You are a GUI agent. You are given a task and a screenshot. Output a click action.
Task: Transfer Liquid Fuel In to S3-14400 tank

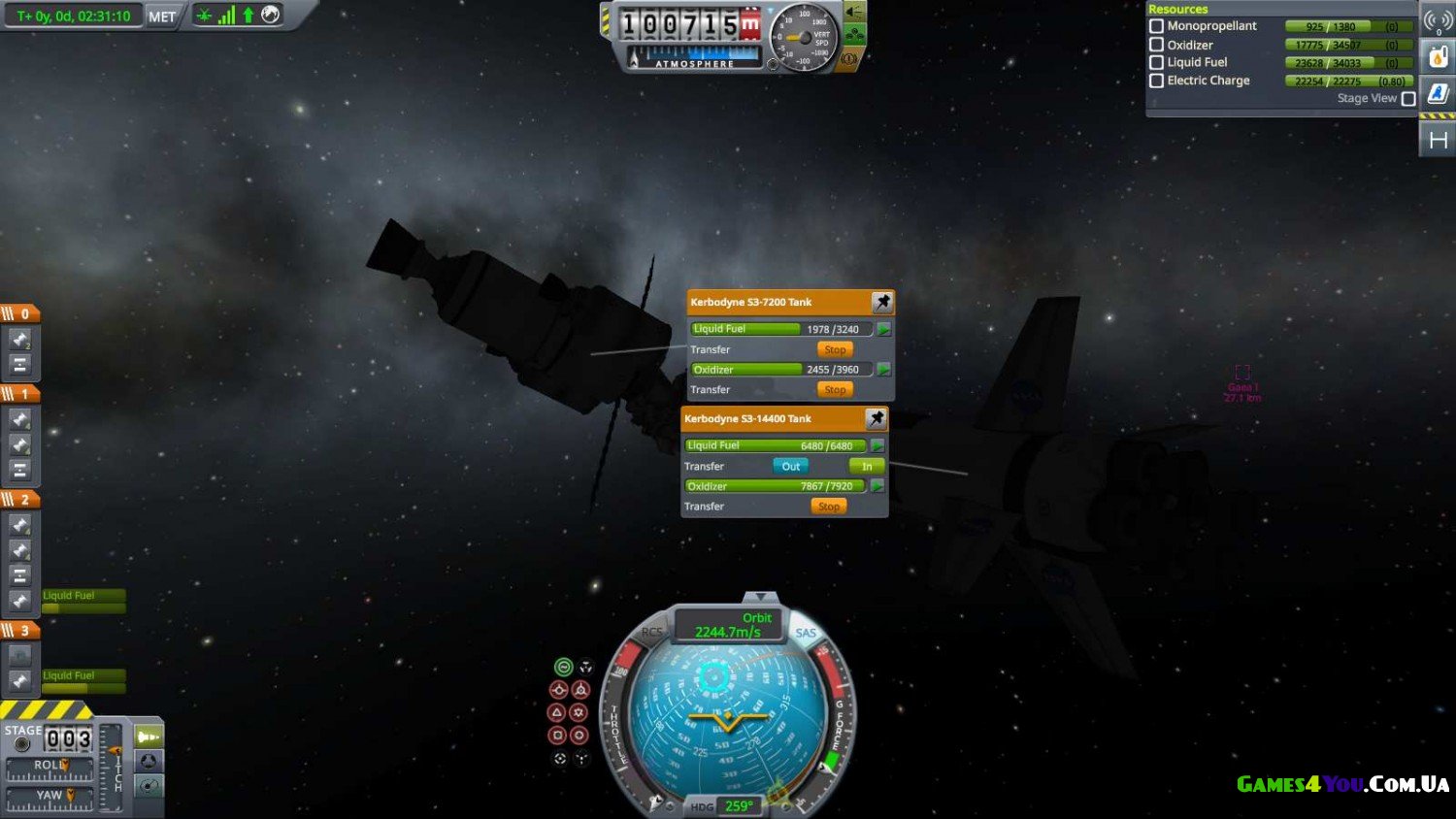tap(867, 466)
